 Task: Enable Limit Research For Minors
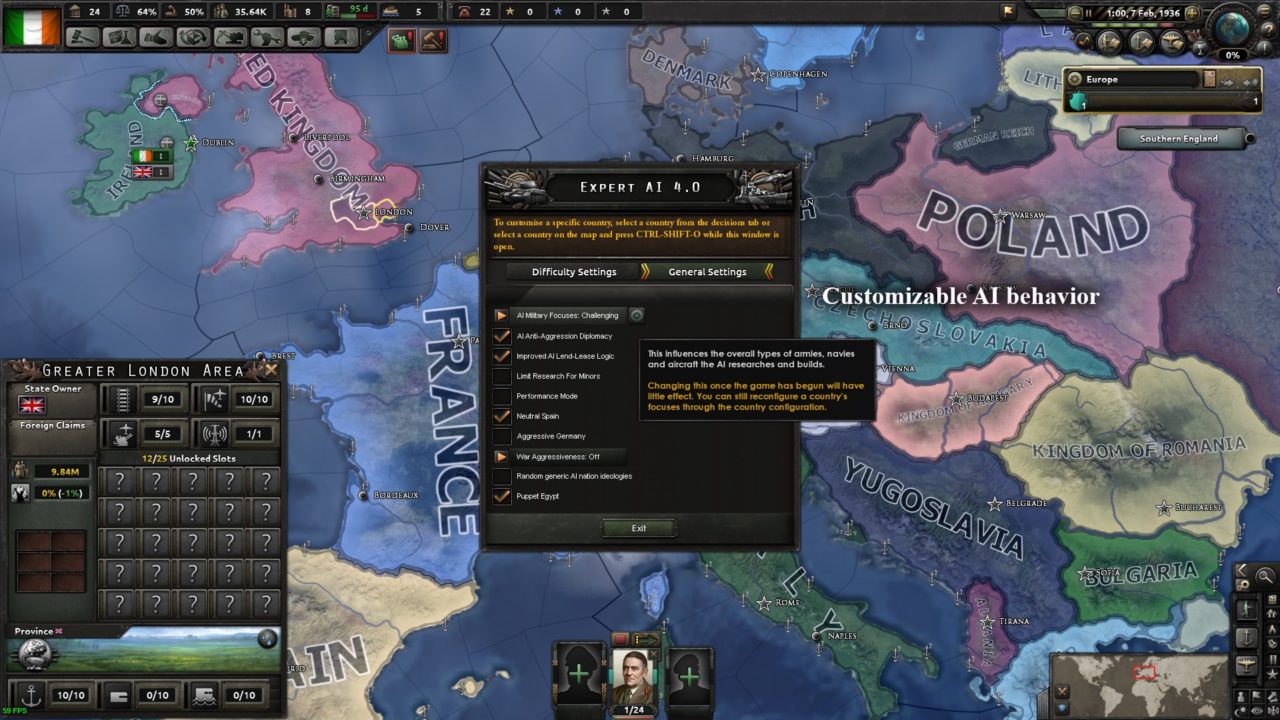pyautogui.click(x=501, y=376)
